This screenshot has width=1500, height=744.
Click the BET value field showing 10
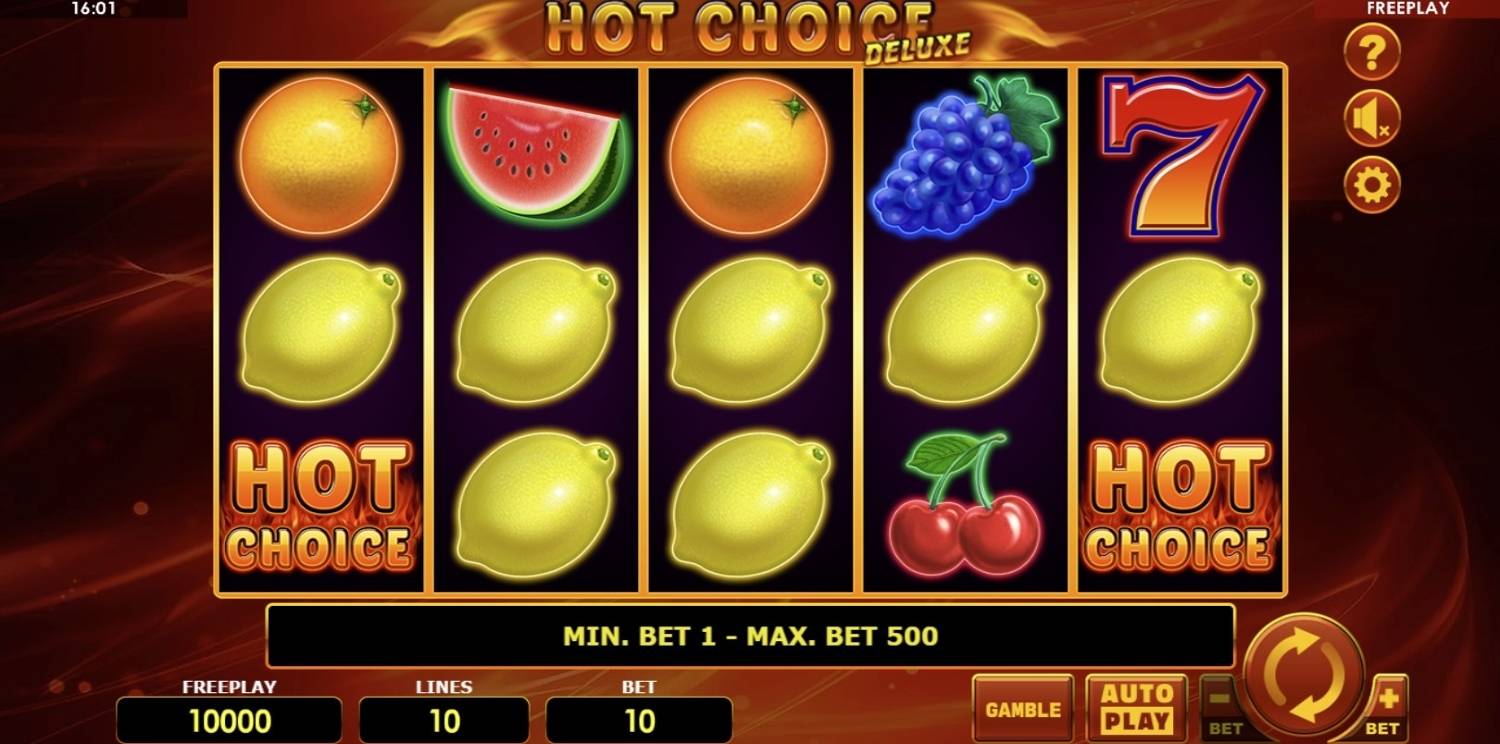(x=640, y=718)
